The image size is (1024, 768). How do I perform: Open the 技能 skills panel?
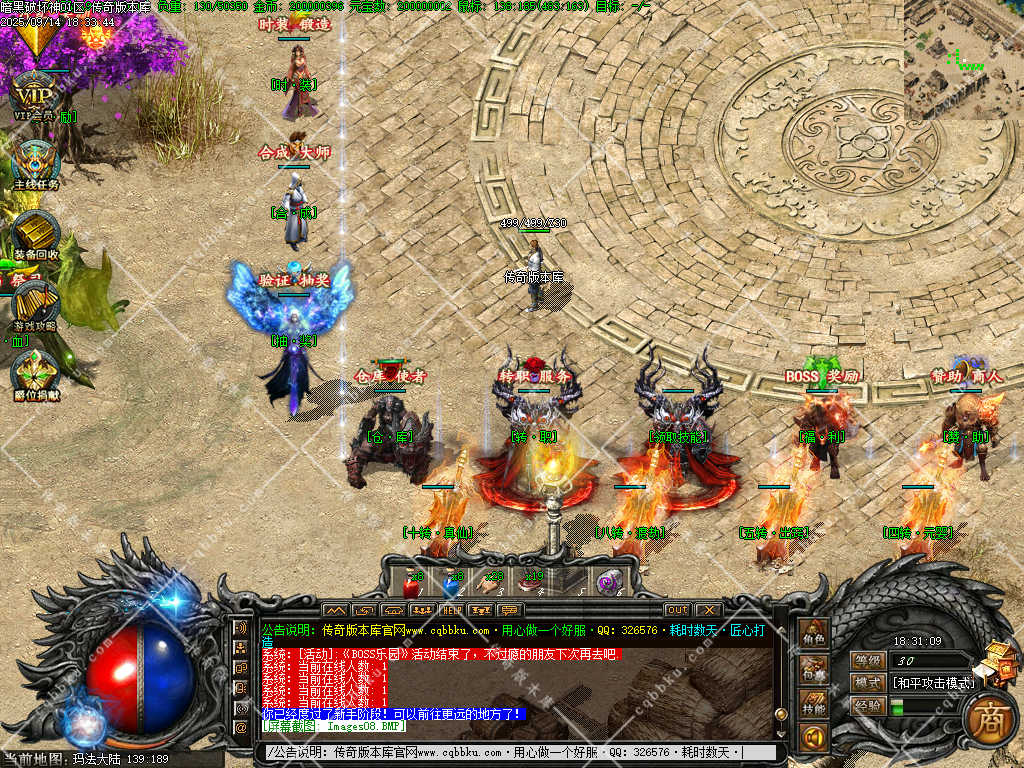coord(813,706)
